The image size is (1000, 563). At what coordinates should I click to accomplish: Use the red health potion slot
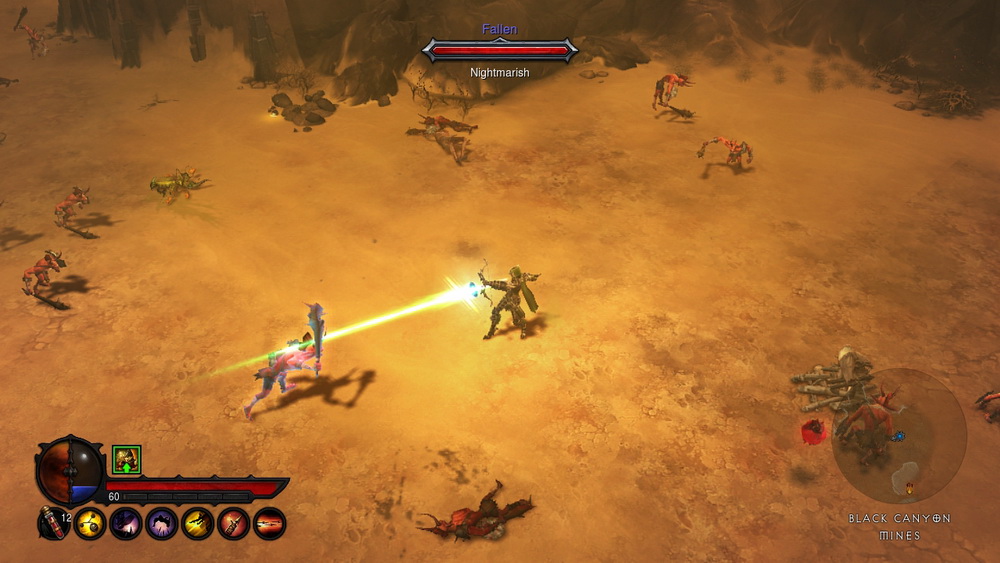click(53, 523)
